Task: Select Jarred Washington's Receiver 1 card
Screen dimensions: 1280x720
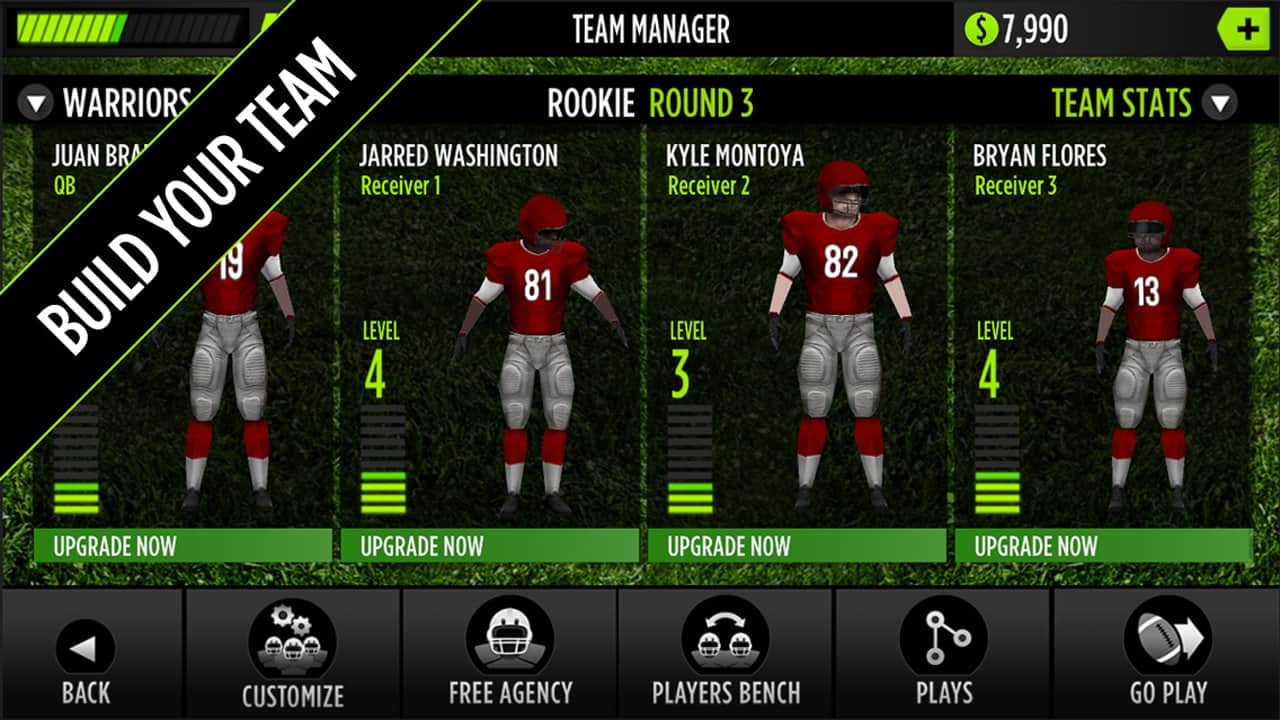Action: coord(490,330)
